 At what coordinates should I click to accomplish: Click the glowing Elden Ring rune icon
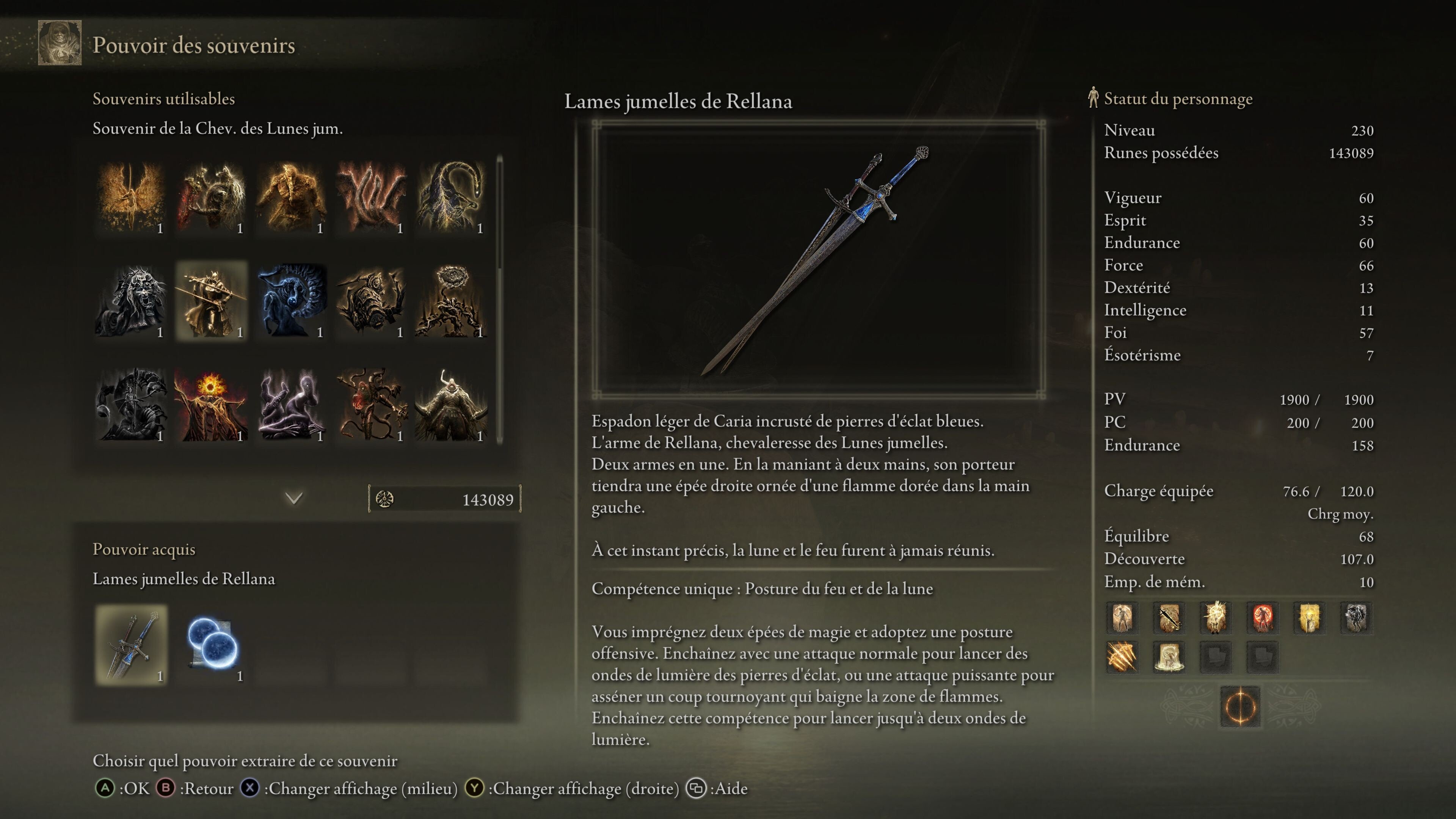click(x=1240, y=706)
